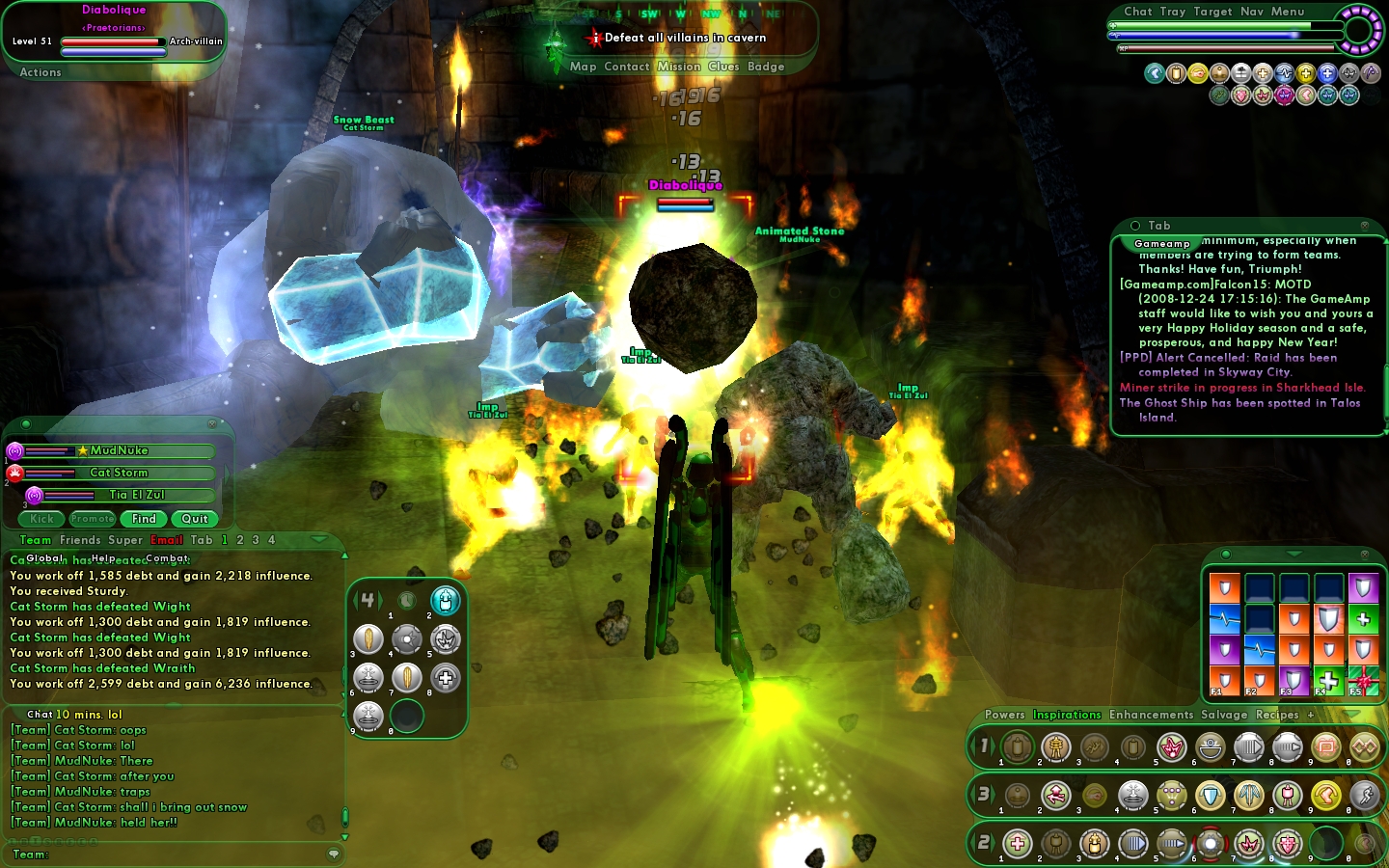1389x868 pixels.
Task: Kick a member from the team
Action: (41, 519)
